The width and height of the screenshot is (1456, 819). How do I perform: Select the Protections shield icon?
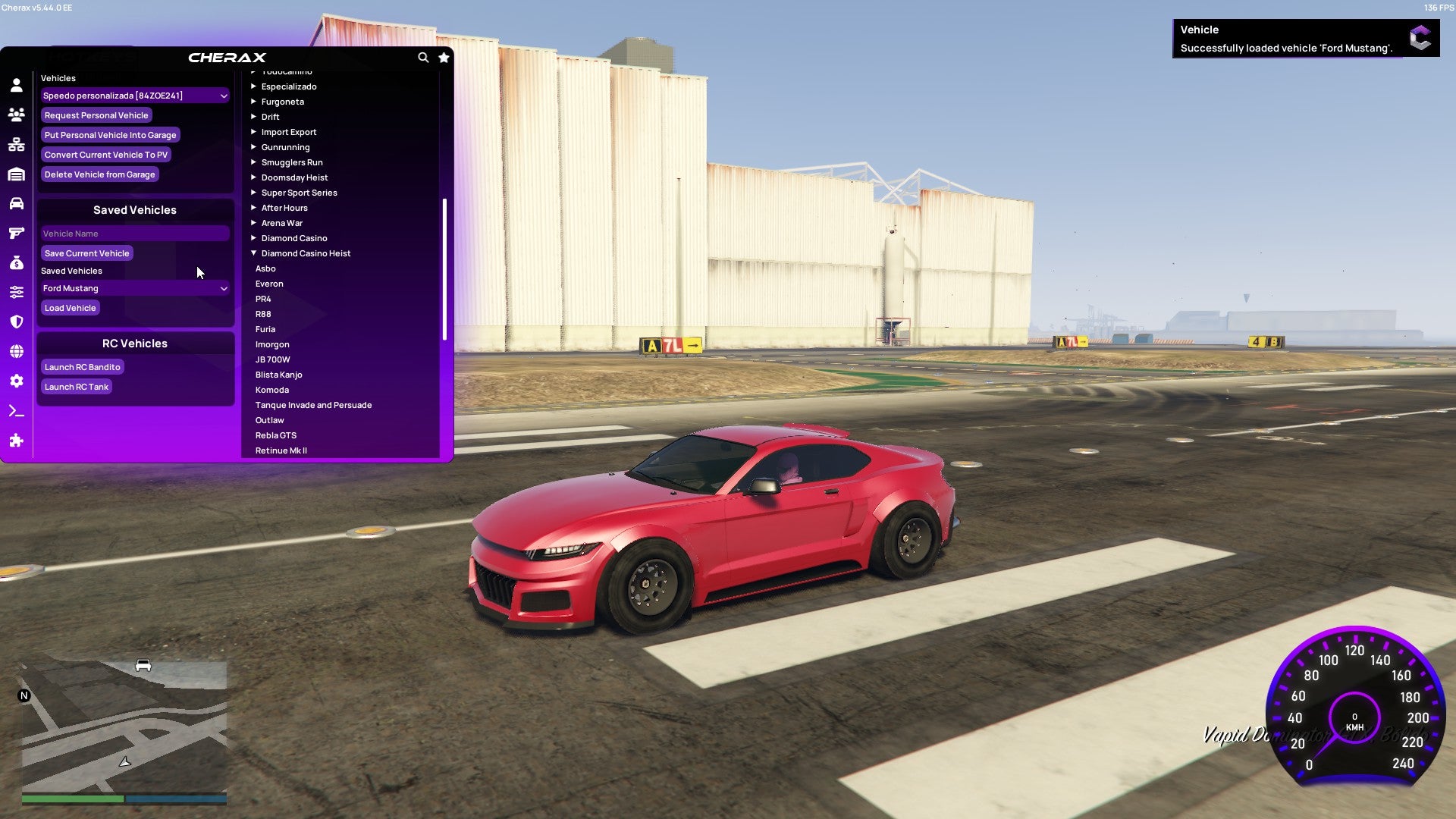16,322
